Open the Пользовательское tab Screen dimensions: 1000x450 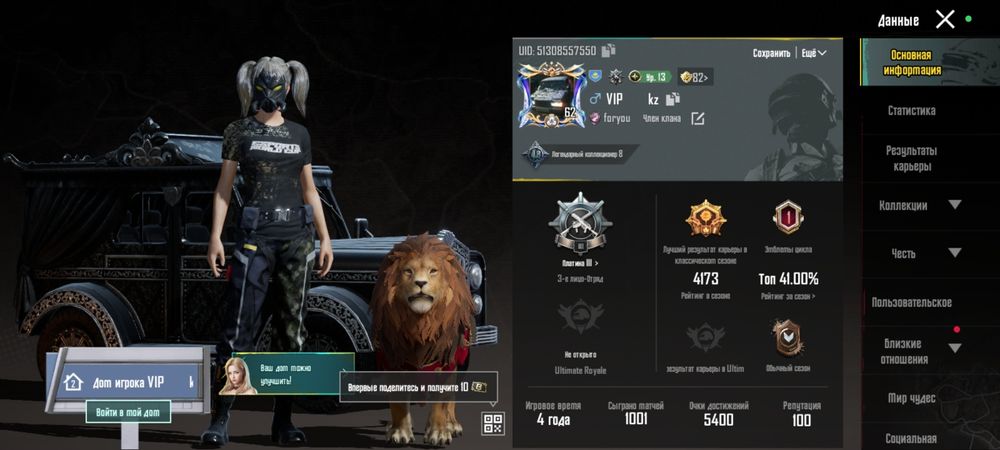tap(911, 302)
